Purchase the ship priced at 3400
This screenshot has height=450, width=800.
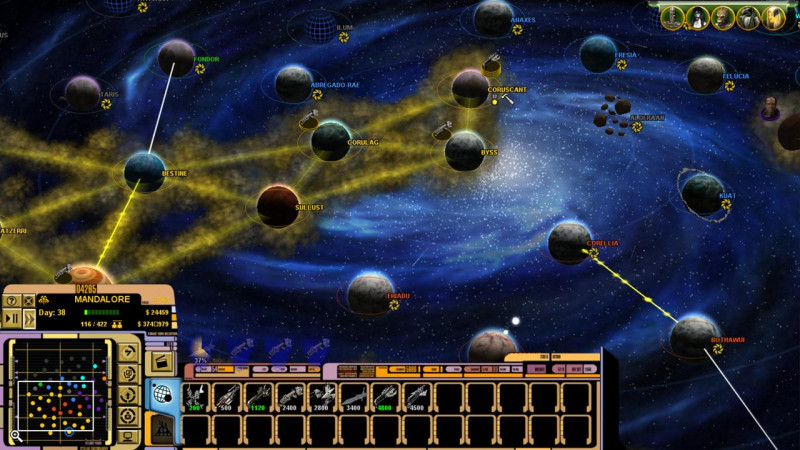pyautogui.click(x=353, y=397)
